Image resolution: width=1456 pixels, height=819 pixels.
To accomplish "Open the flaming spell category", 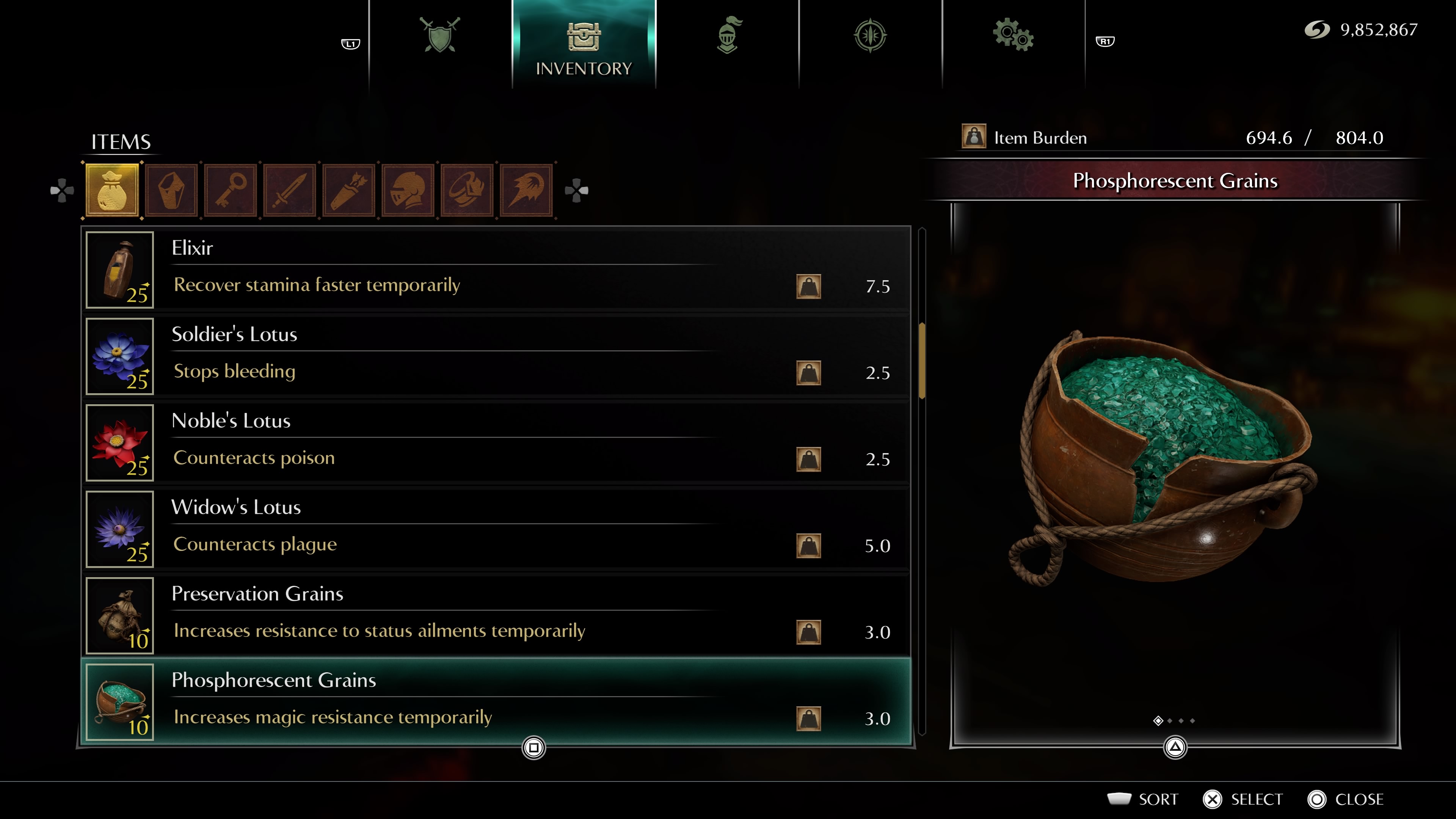I will 526,190.
